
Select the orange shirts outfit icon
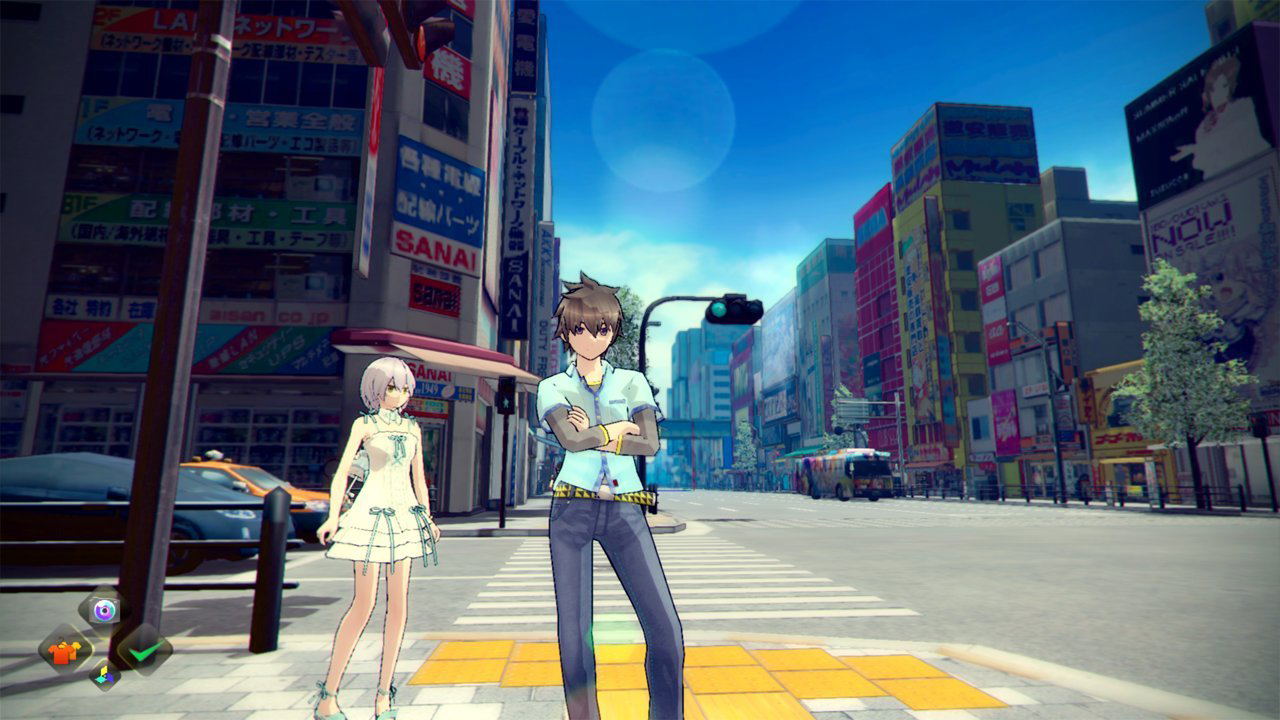coord(65,651)
